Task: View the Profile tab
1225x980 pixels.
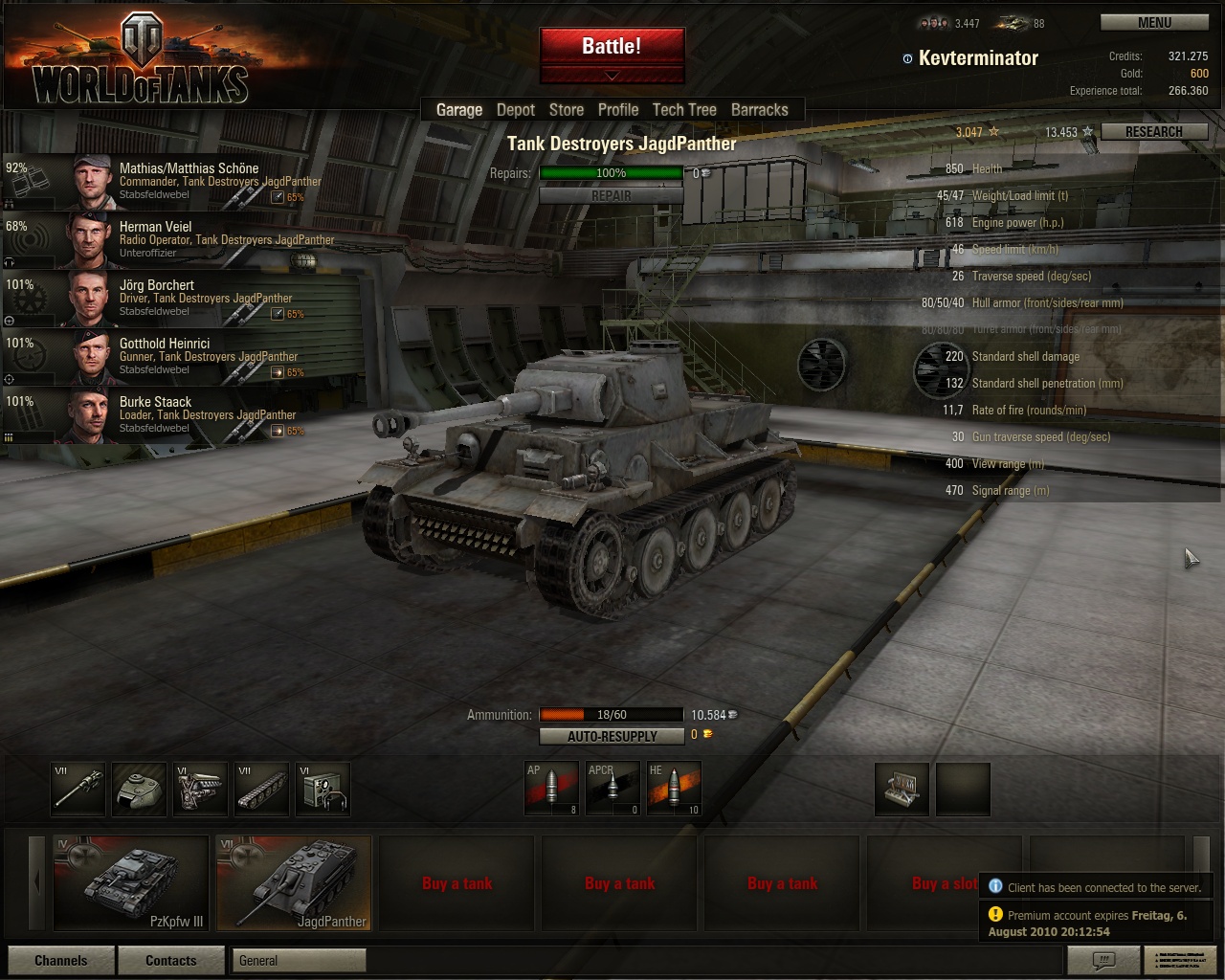Action: [x=618, y=110]
